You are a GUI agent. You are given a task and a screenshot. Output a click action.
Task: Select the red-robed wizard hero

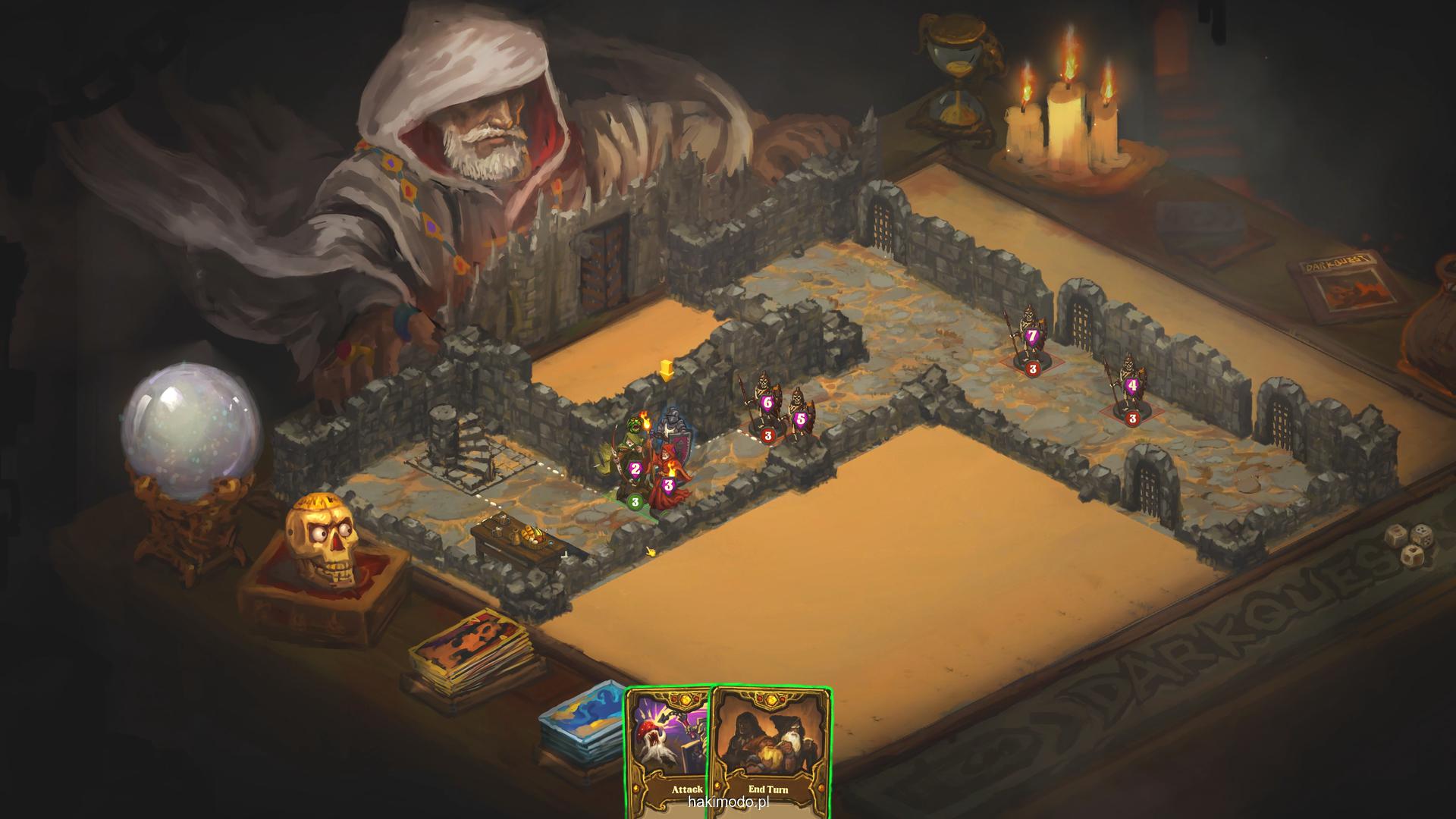[x=669, y=478]
